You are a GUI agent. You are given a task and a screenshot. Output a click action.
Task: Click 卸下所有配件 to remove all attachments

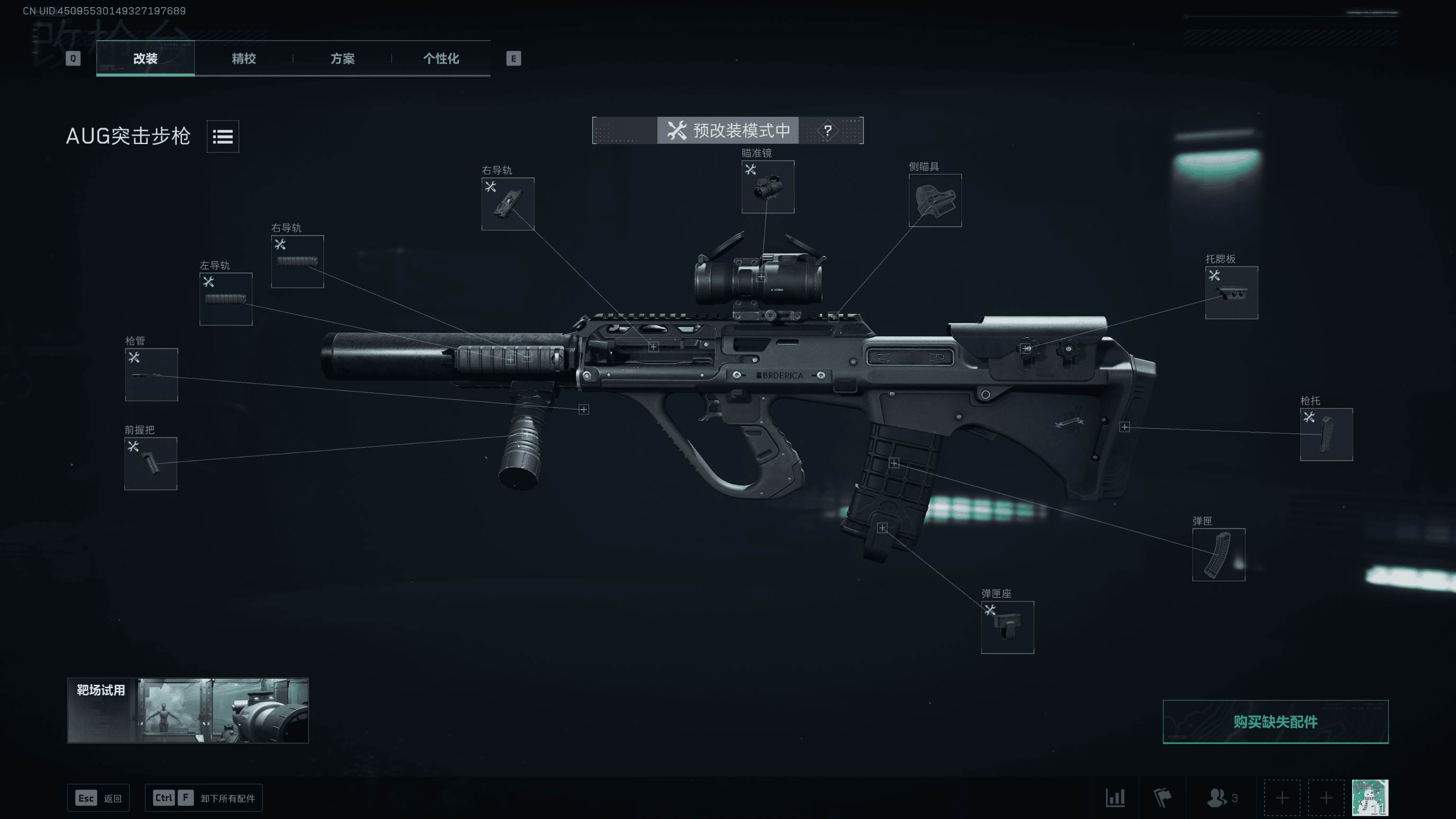point(203,798)
